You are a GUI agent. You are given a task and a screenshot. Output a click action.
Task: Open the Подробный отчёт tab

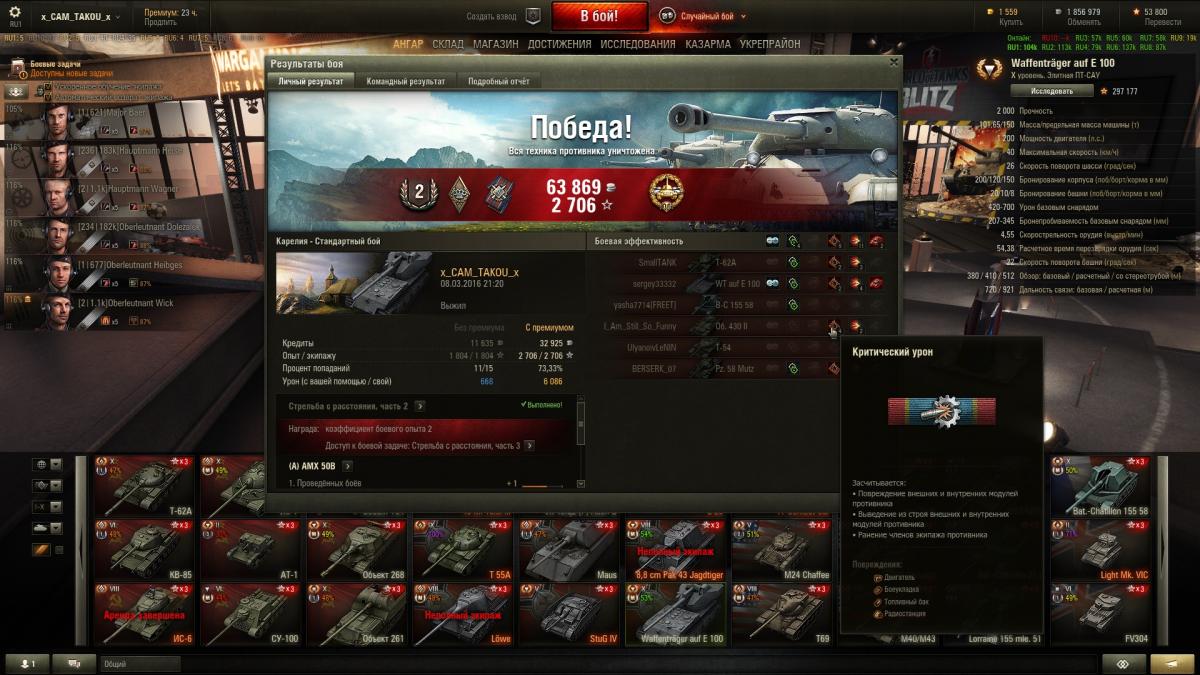(x=498, y=81)
